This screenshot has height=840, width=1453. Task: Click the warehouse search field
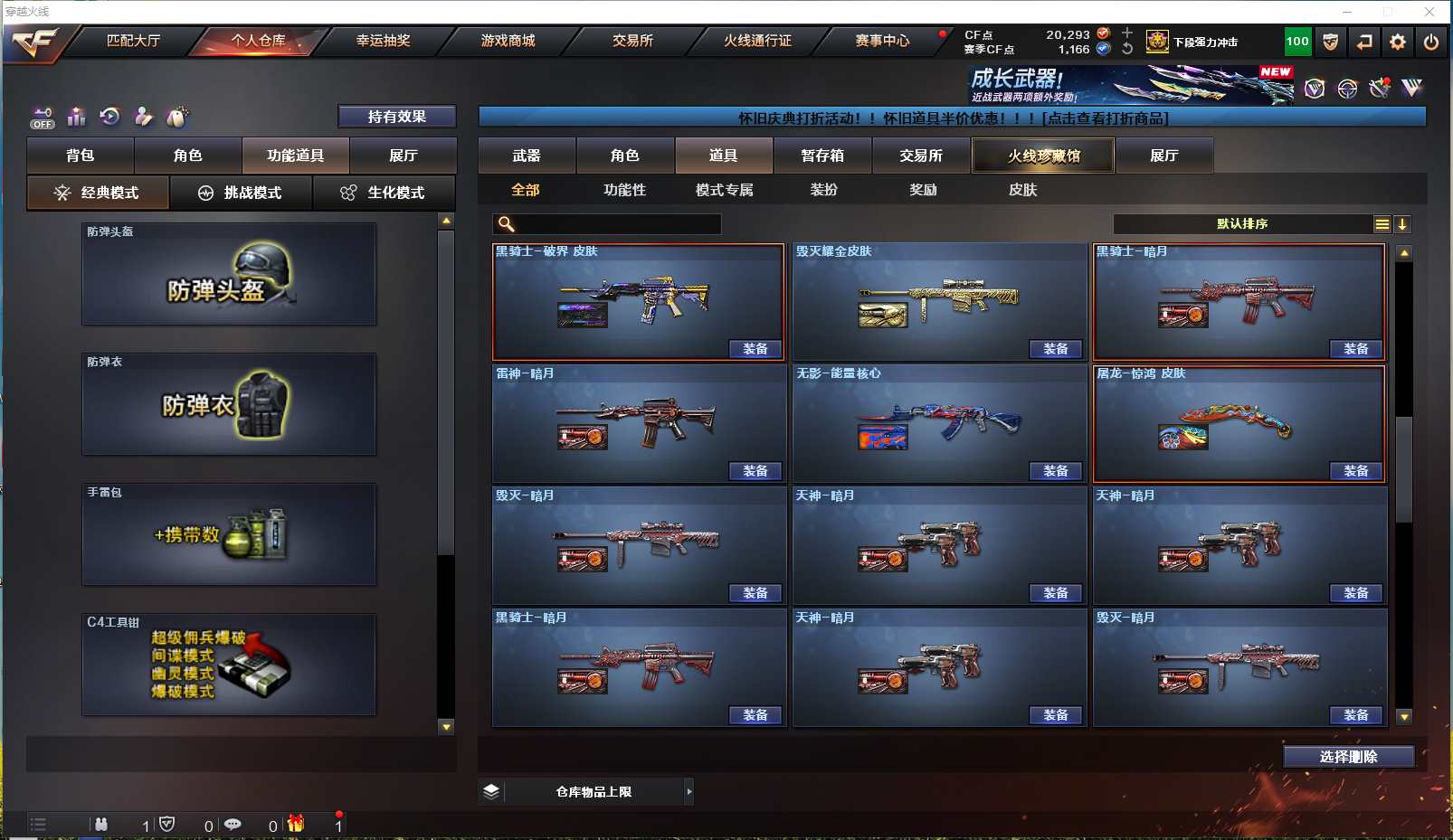617,224
